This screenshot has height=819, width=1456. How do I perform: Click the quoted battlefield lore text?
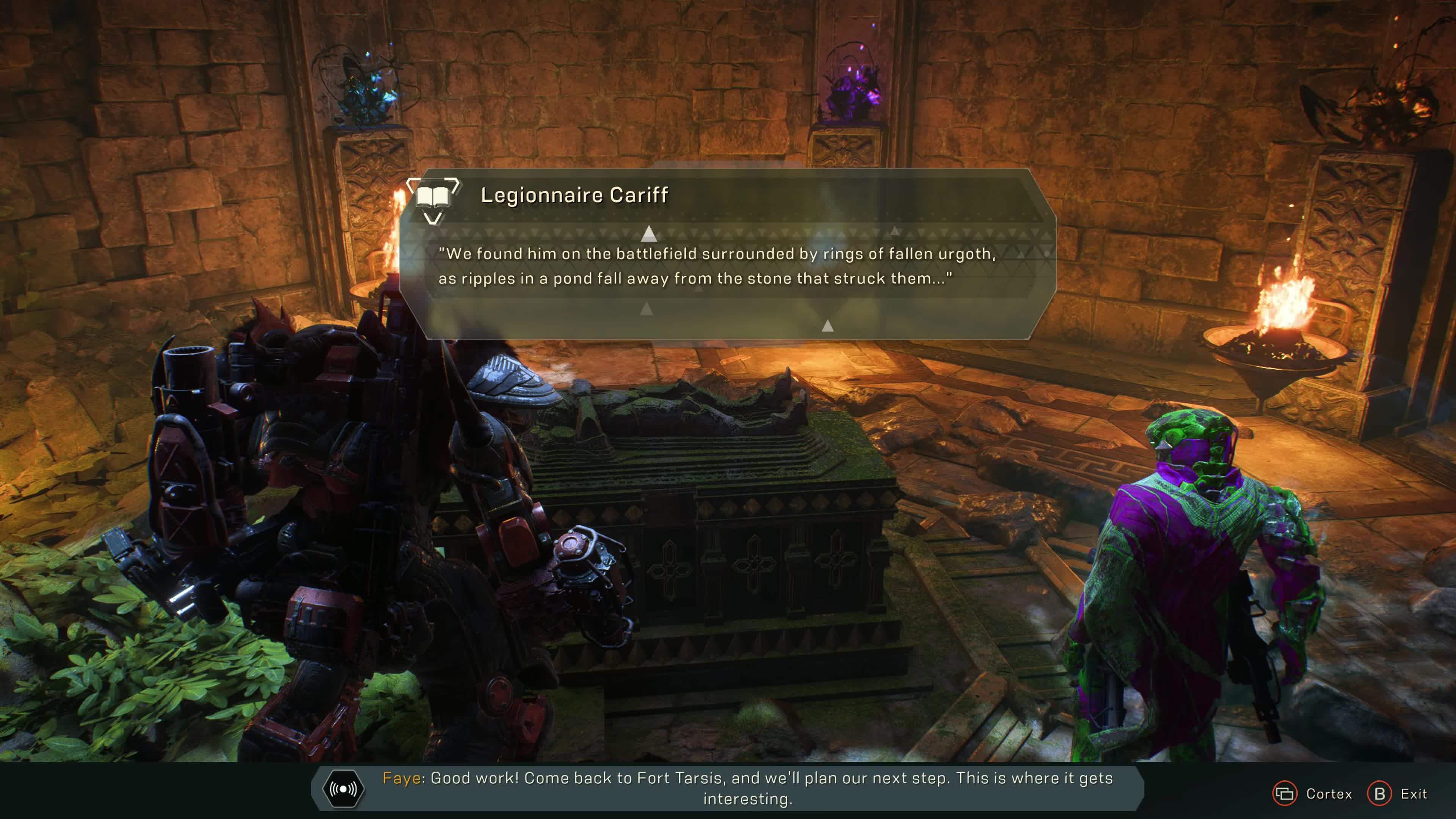719,267
